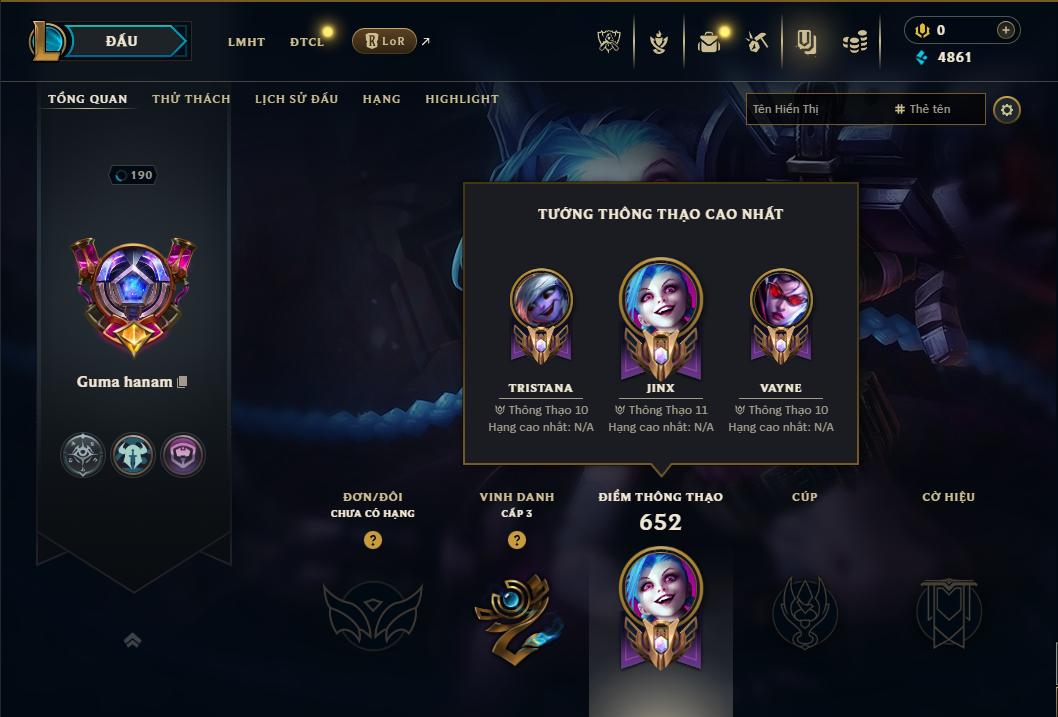View the HIGHLIGHT tab
1058x717 pixels.
(461, 99)
